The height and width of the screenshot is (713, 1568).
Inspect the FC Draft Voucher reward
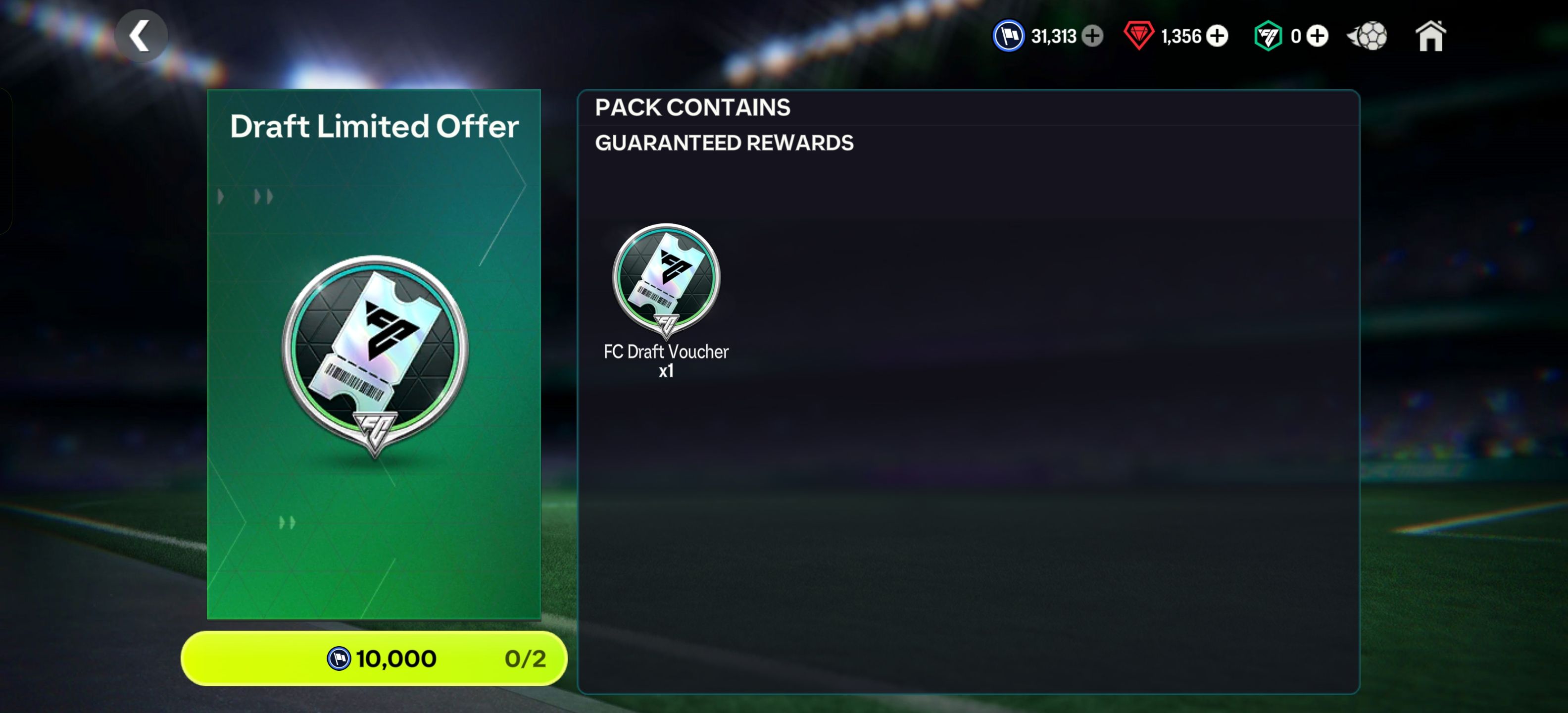(666, 280)
